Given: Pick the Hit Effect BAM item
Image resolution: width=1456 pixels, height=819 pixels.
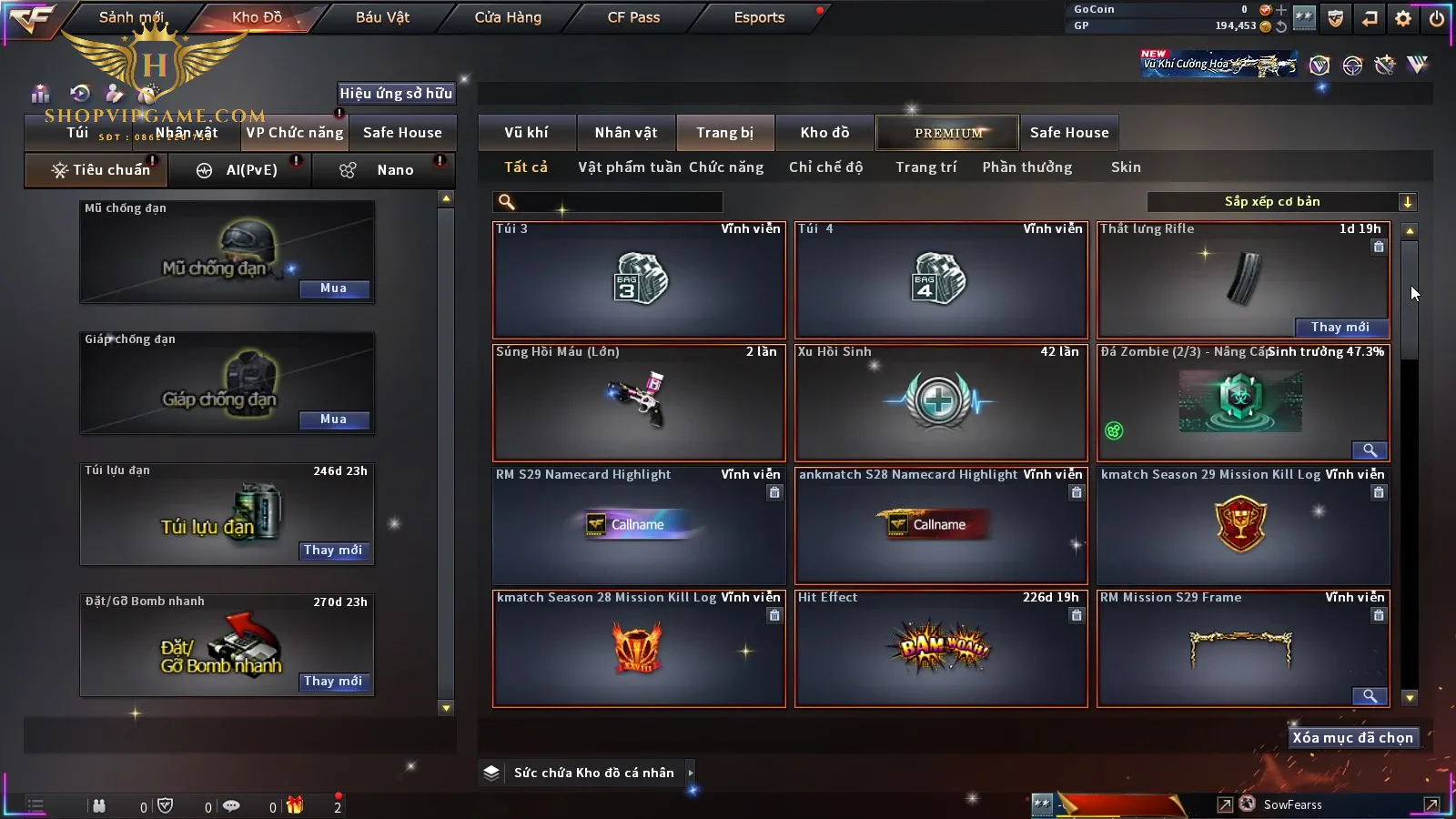Looking at the screenshot, I should [x=940, y=648].
